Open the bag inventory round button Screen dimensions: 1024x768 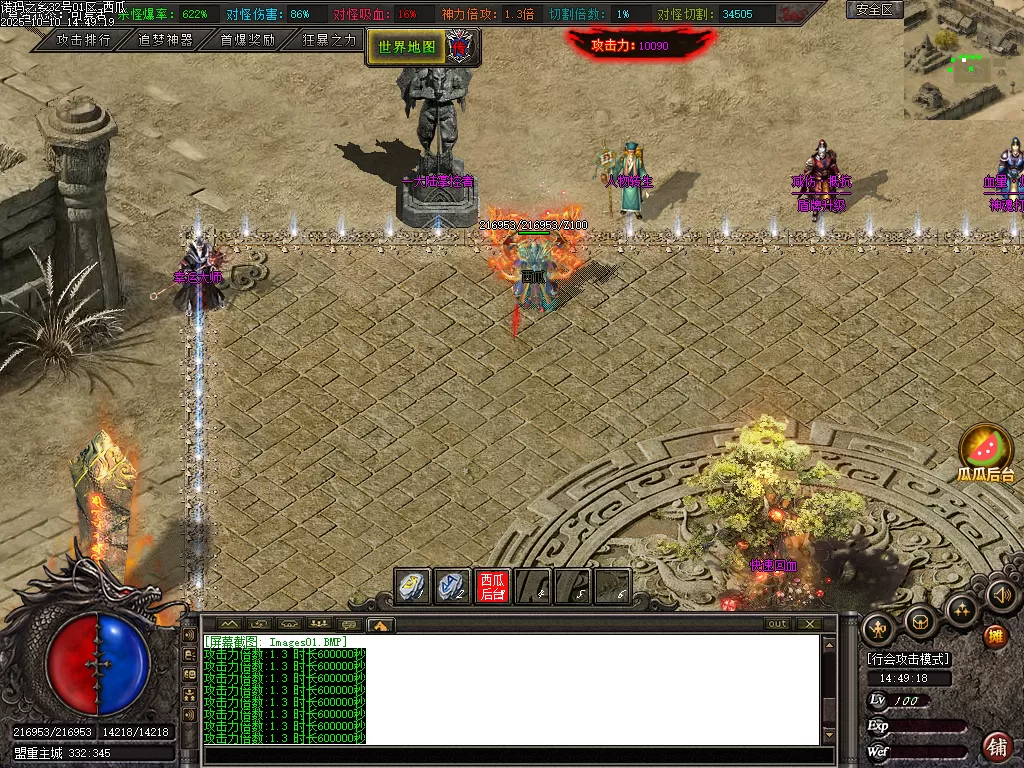click(920, 622)
